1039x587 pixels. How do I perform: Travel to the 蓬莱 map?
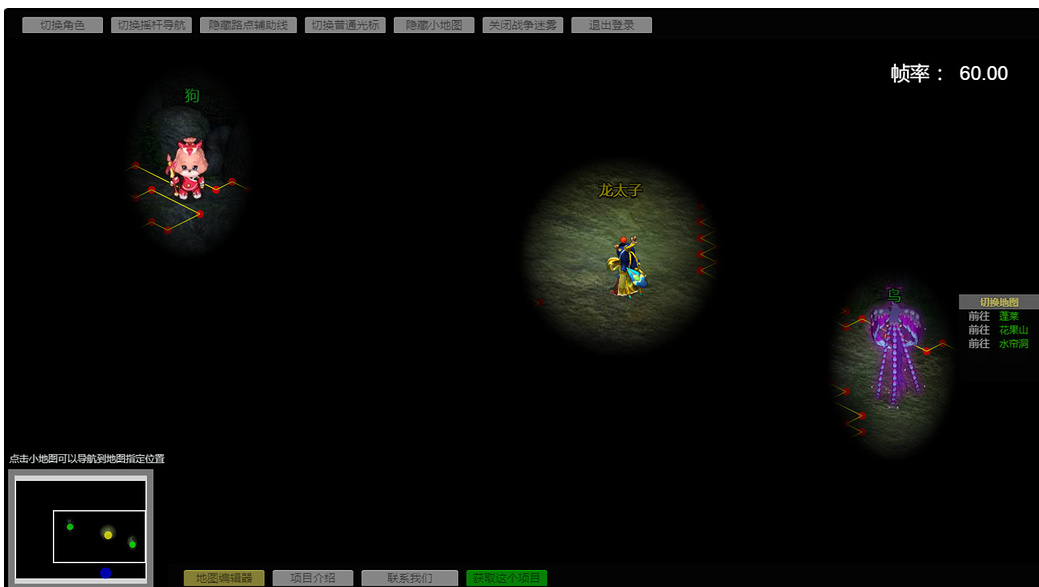click(1009, 316)
